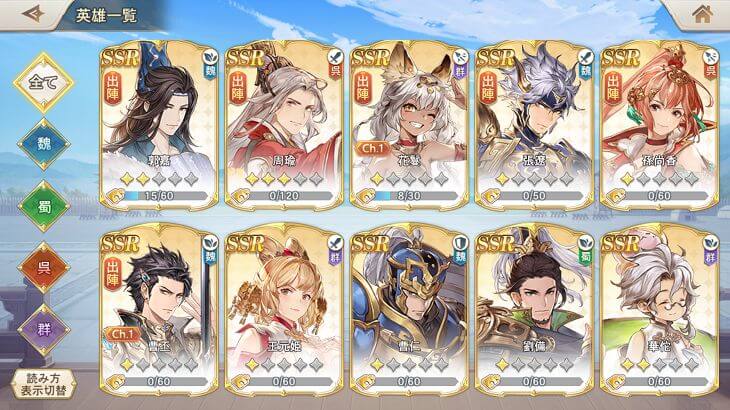This screenshot has width=730, height=410.
Task: Filter heroes by 蜀 faction
Action: pos(43,207)
